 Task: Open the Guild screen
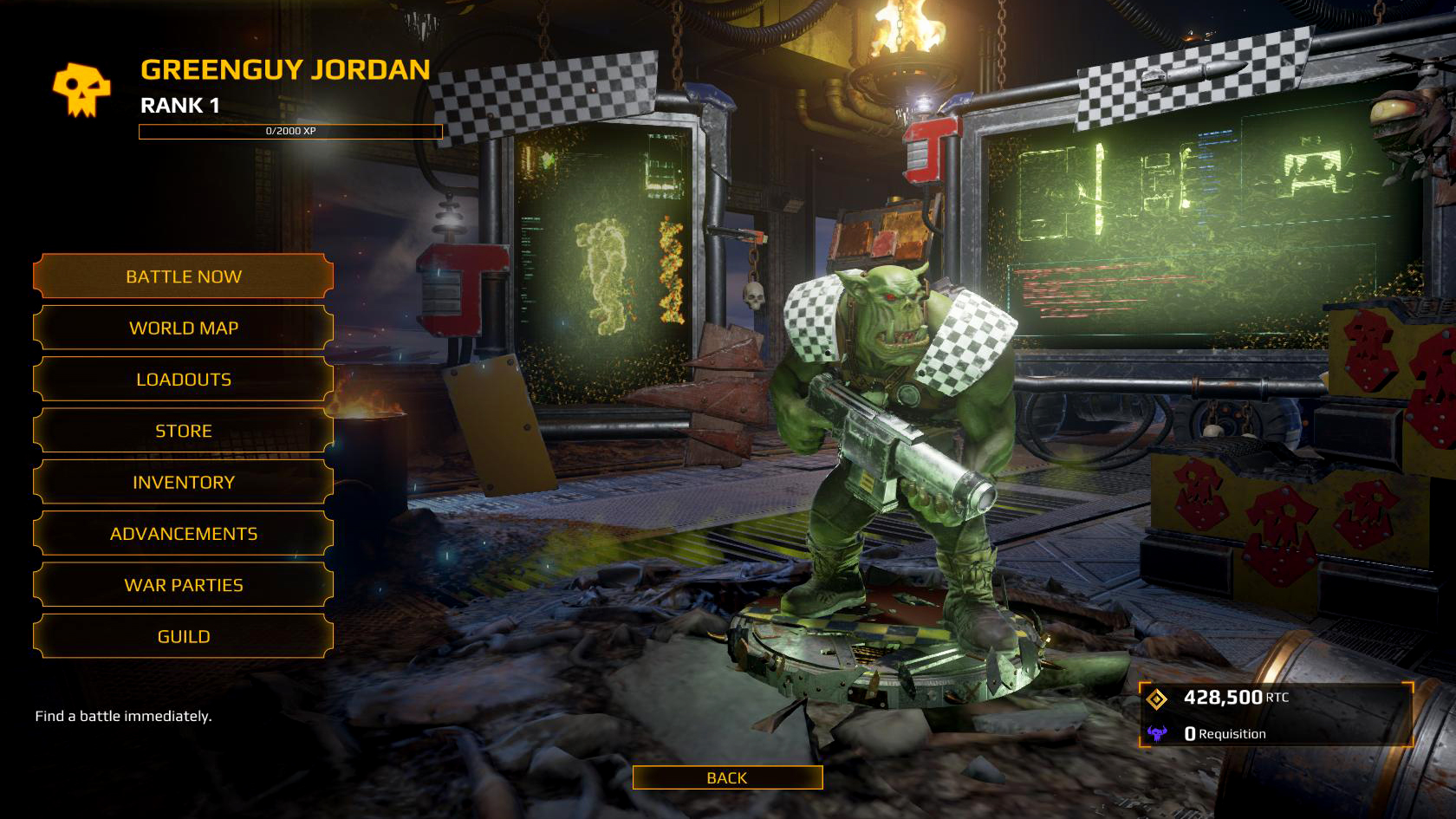pos(183,635)
